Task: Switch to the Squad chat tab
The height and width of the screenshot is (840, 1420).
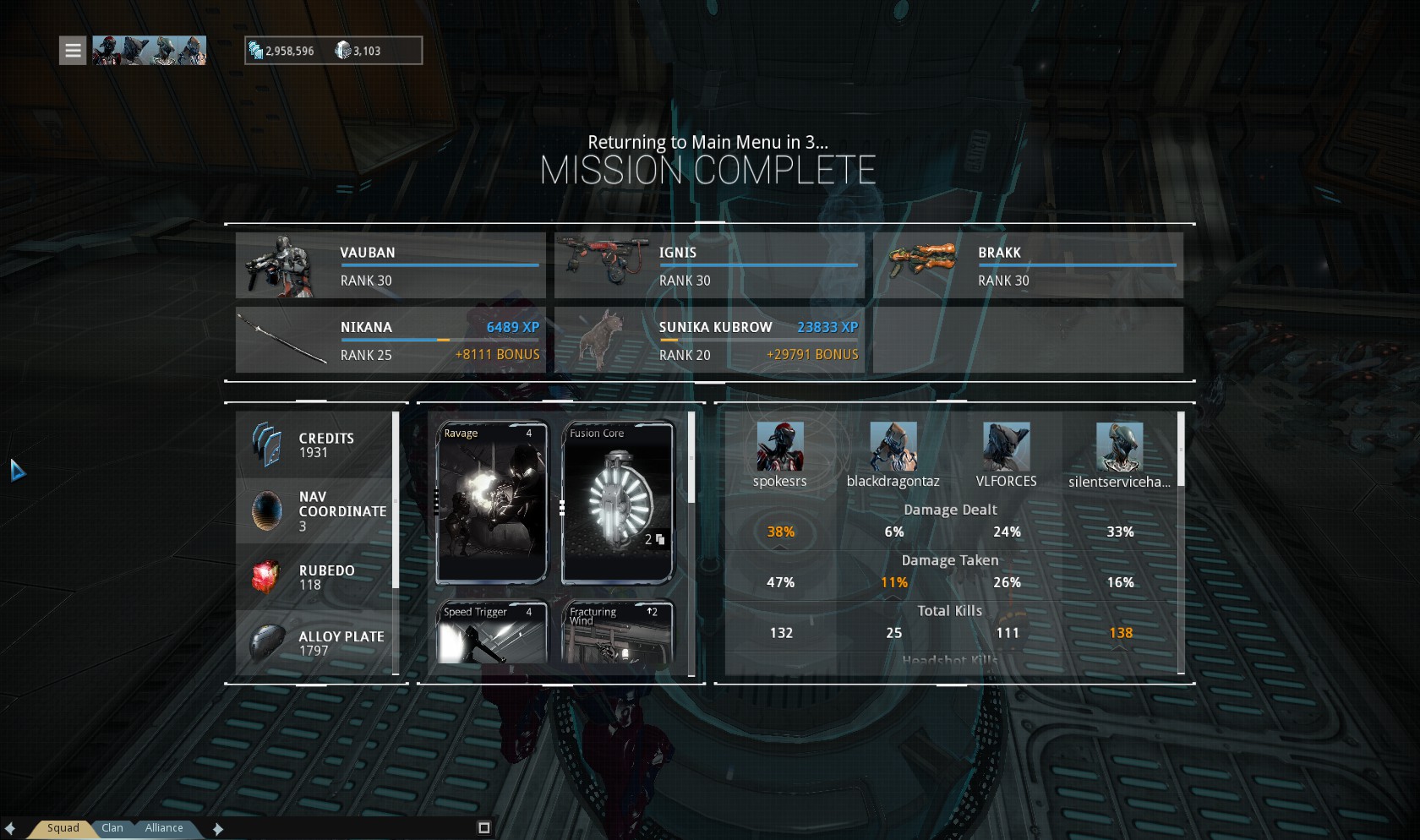Action: 63,828
